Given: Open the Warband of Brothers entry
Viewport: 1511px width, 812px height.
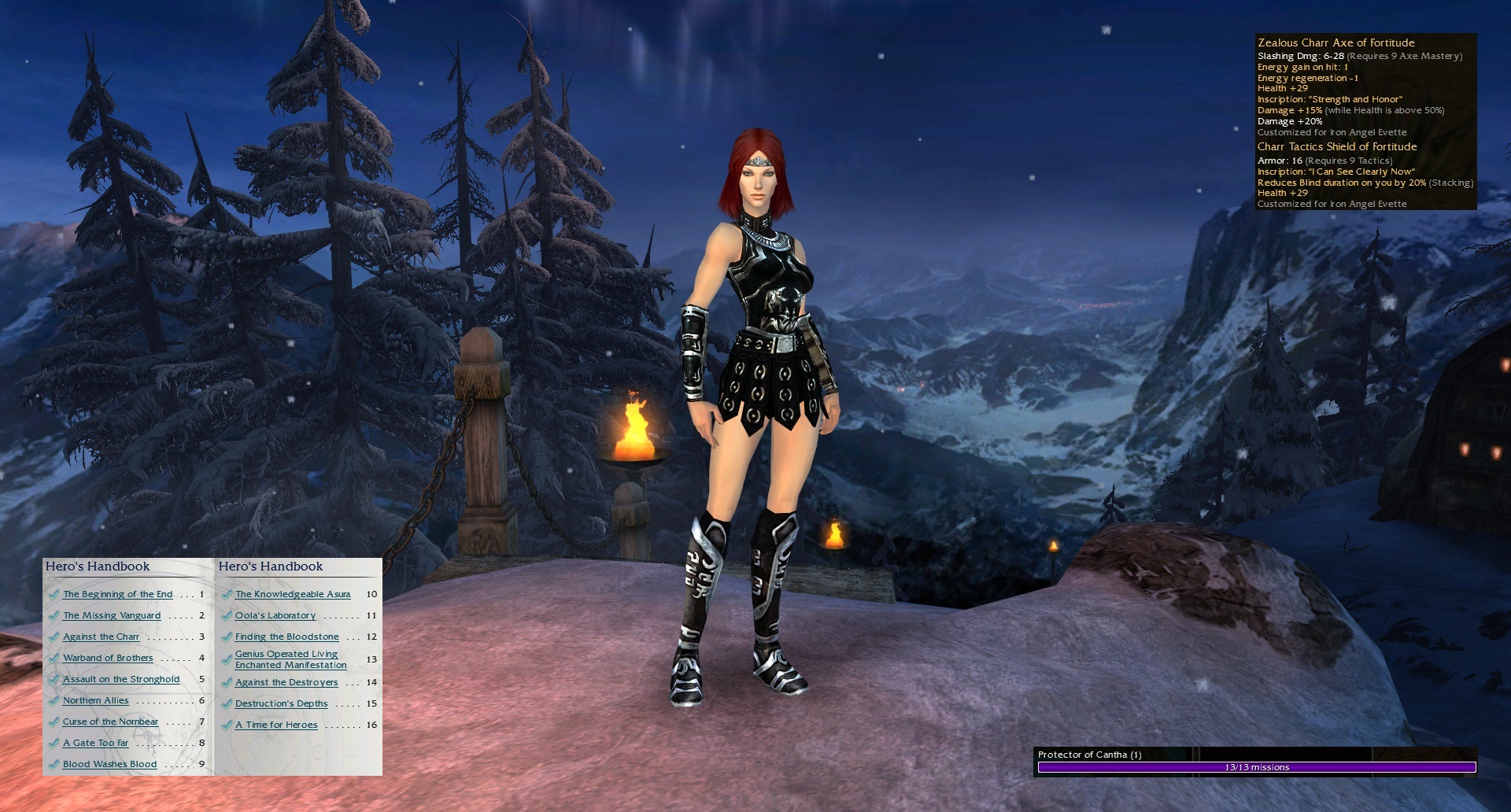Looking at the screenshot, I should click(108, 658).
